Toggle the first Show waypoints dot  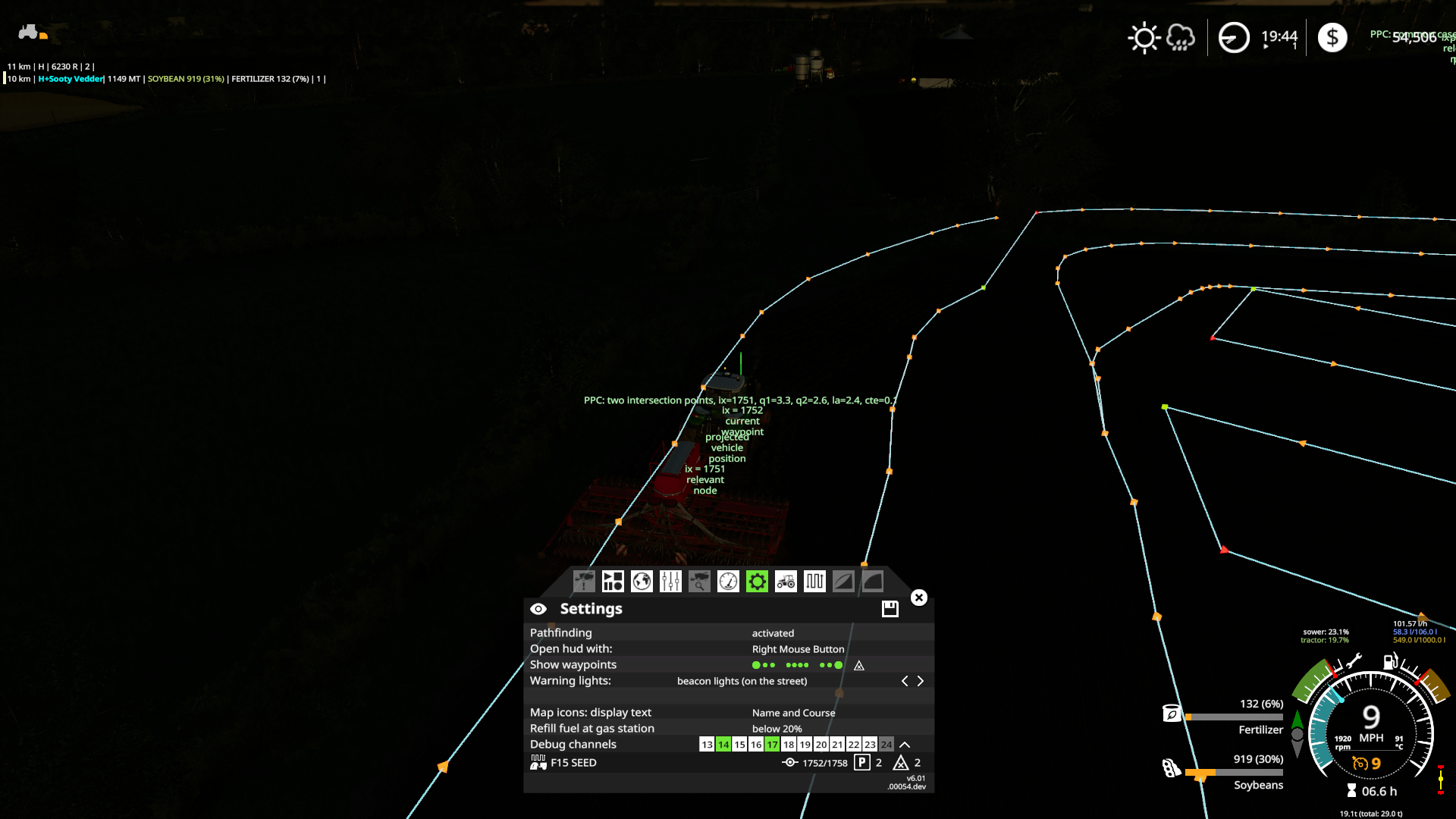point(755,664)
